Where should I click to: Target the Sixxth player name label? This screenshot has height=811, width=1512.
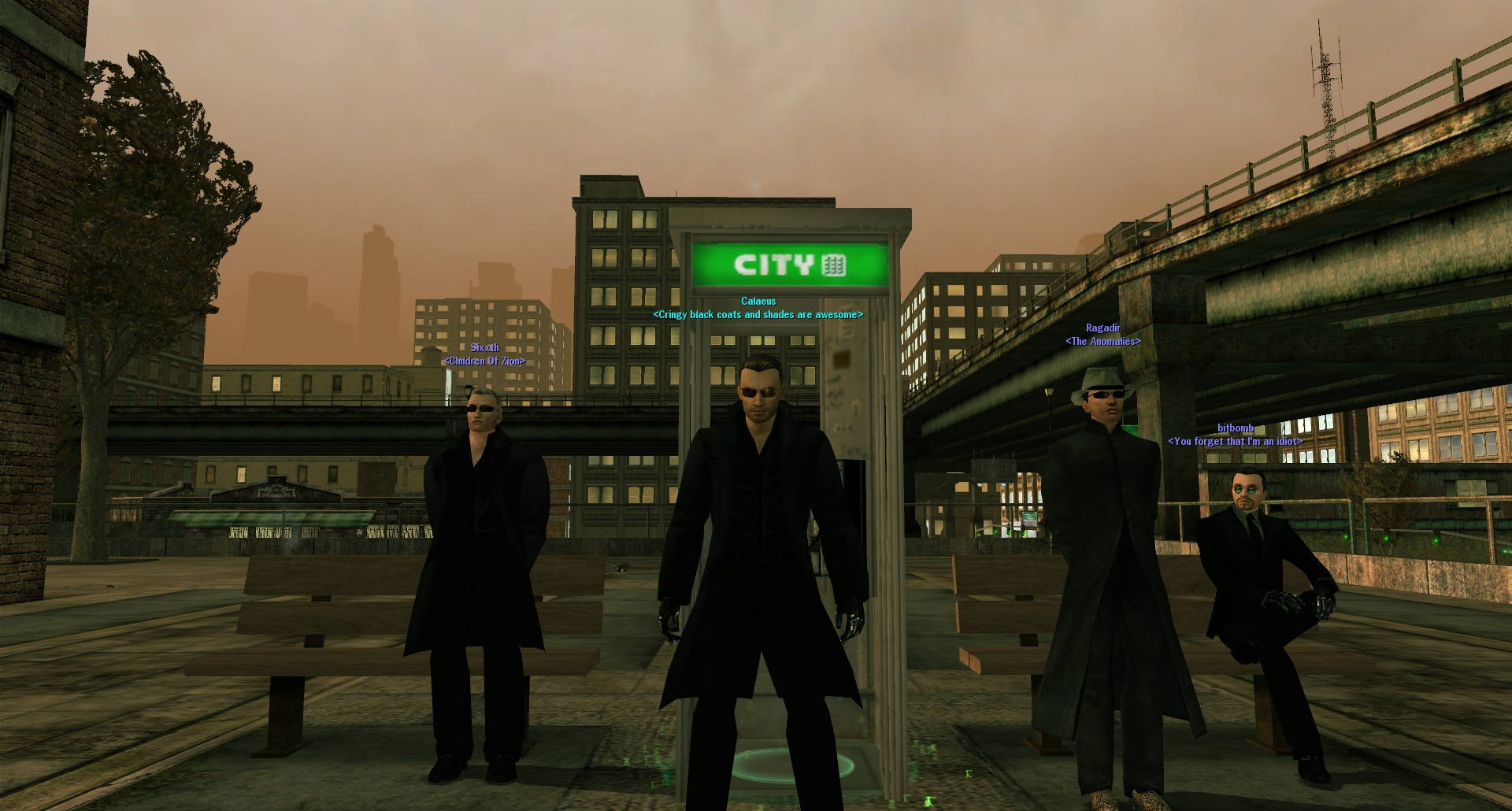(484, 348)
